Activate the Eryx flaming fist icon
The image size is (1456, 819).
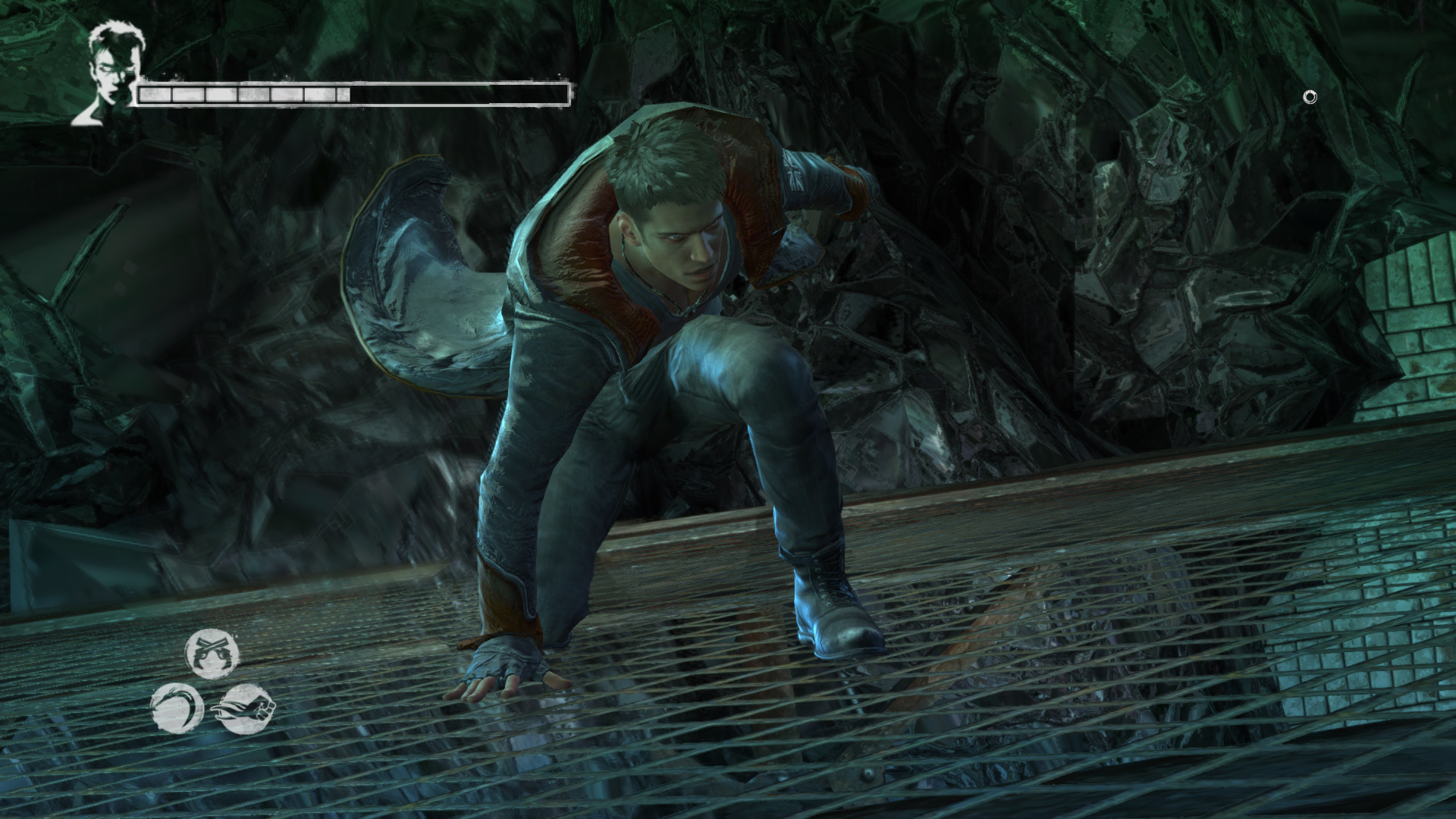[x=247, y=708]
